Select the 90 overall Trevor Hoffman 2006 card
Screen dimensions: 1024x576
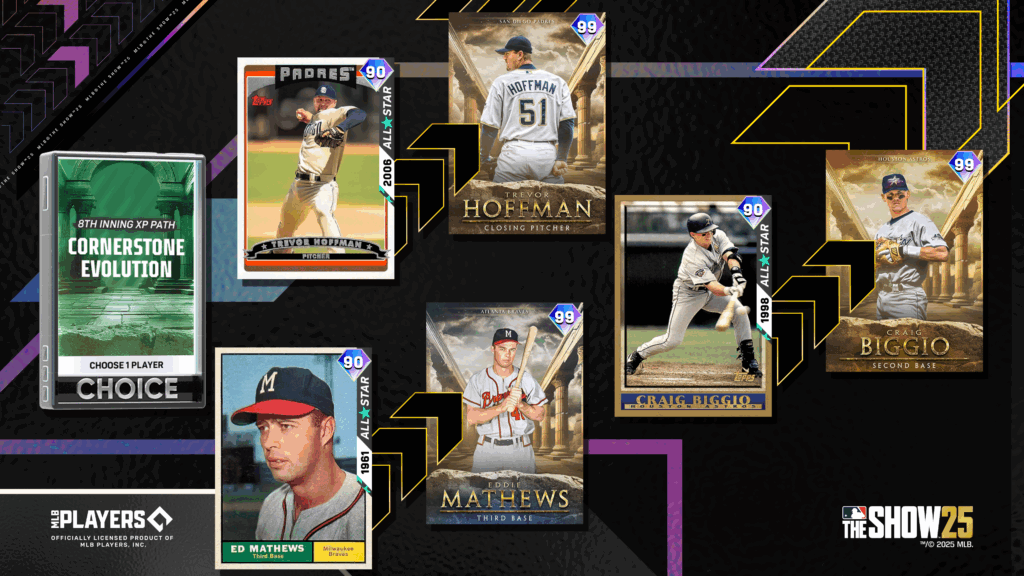316,168
